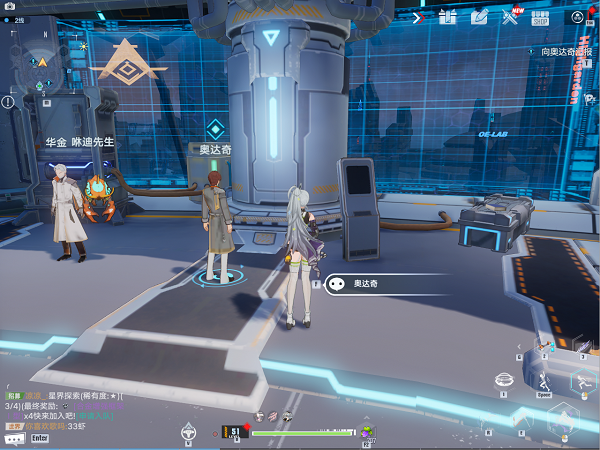Open the gift box rewards icon
The width and height of the screenshot is (600, 450).
[447, 16]
